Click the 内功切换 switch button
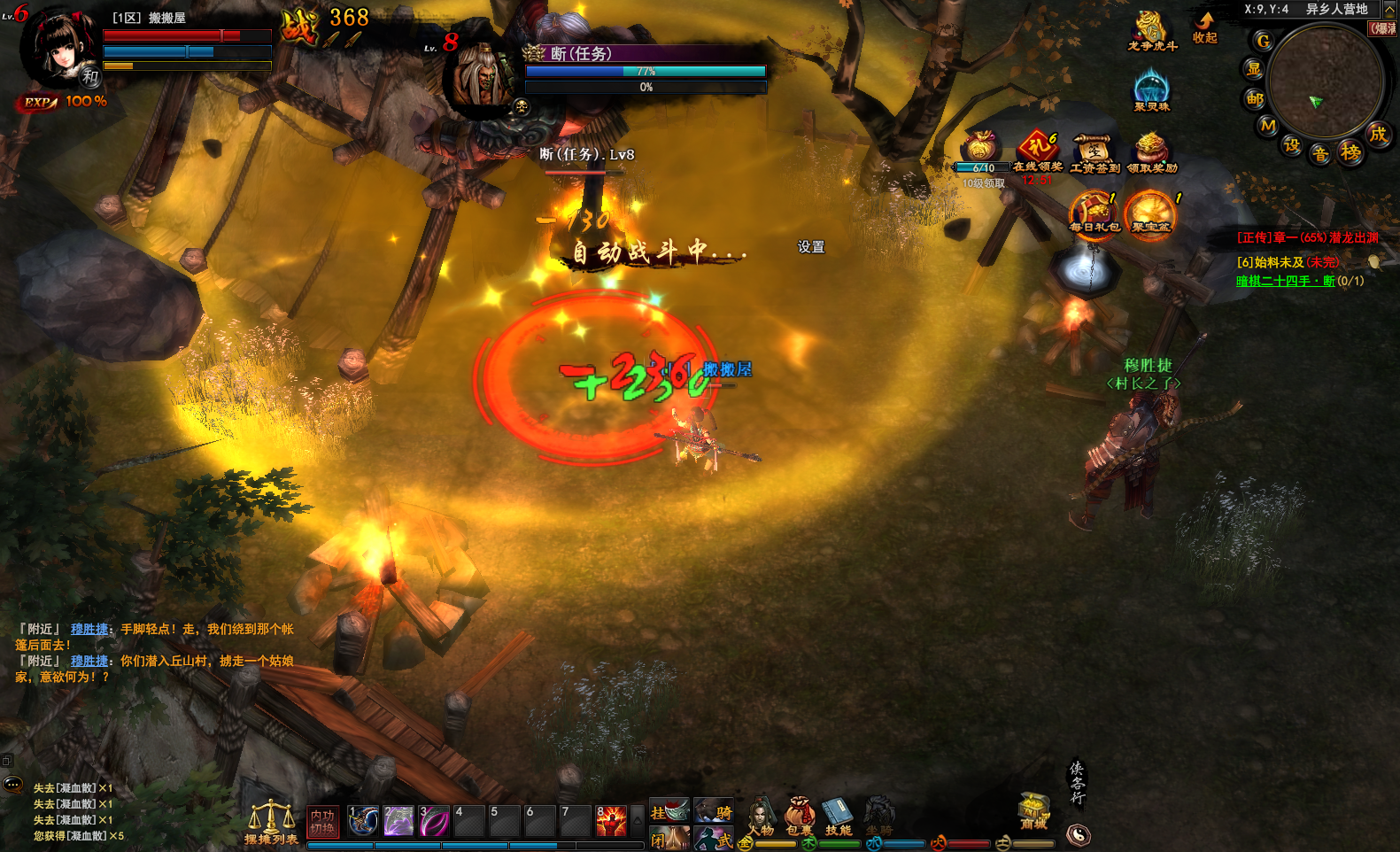Screen dimensions: 1400x852 (x=322, y=822)
